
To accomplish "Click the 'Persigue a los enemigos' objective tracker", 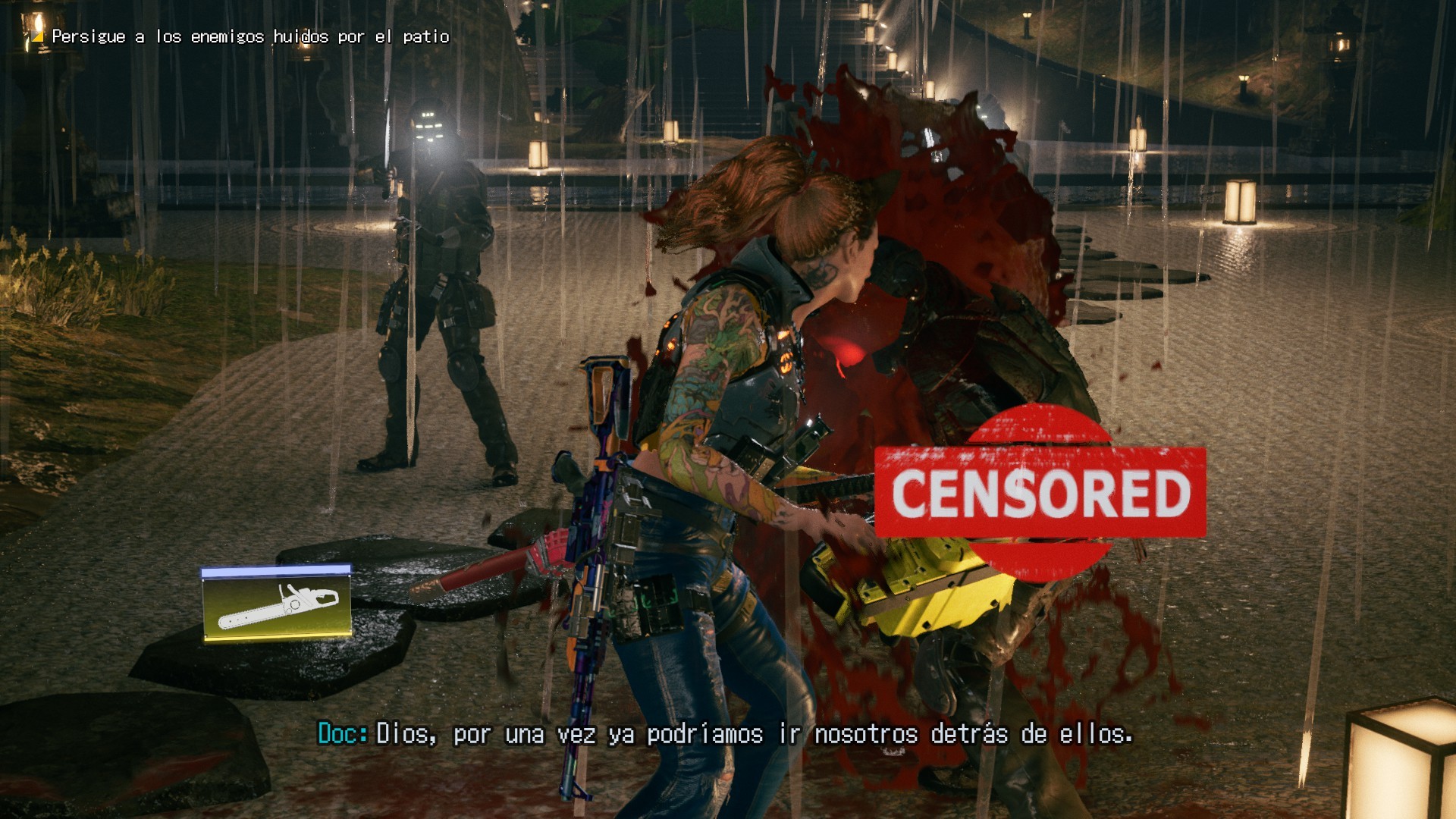I will [x=249, y=36].
